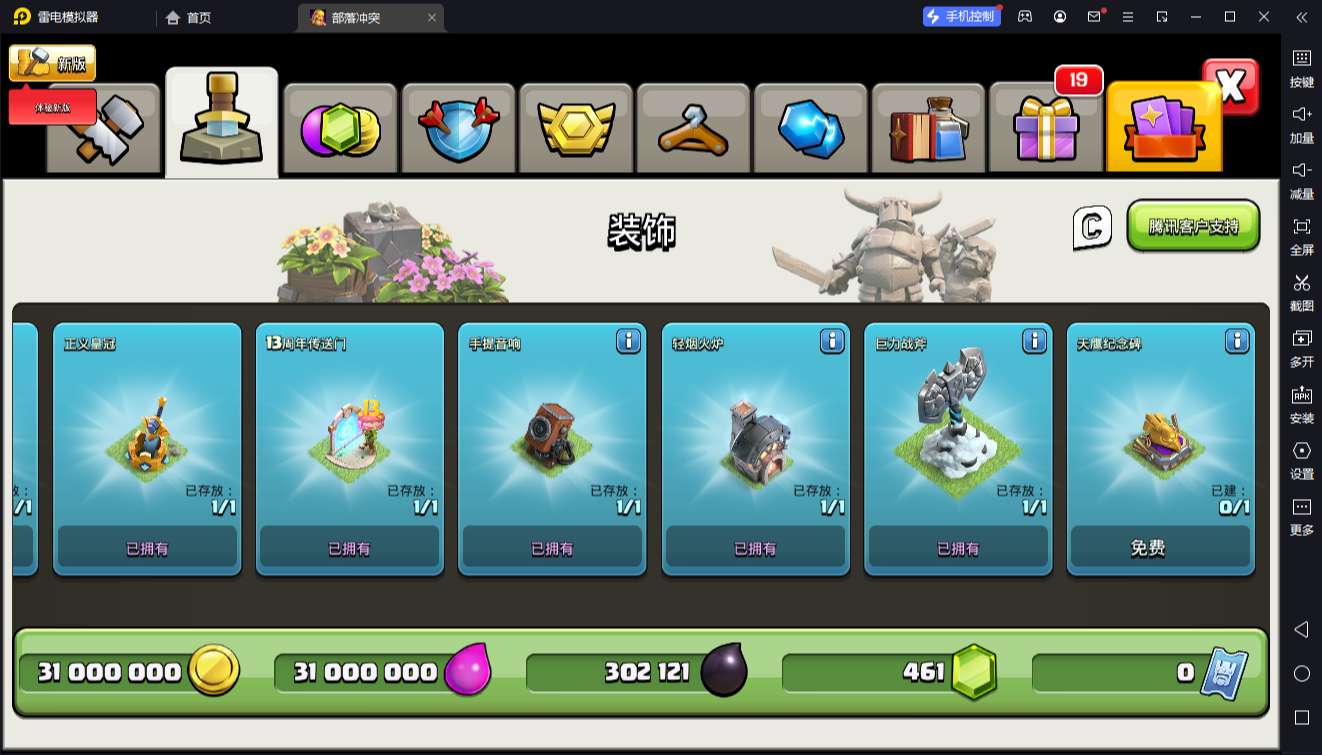
Task: Select the shield with arrows tab
Action: pyautogui.click(x=458, y=129)
